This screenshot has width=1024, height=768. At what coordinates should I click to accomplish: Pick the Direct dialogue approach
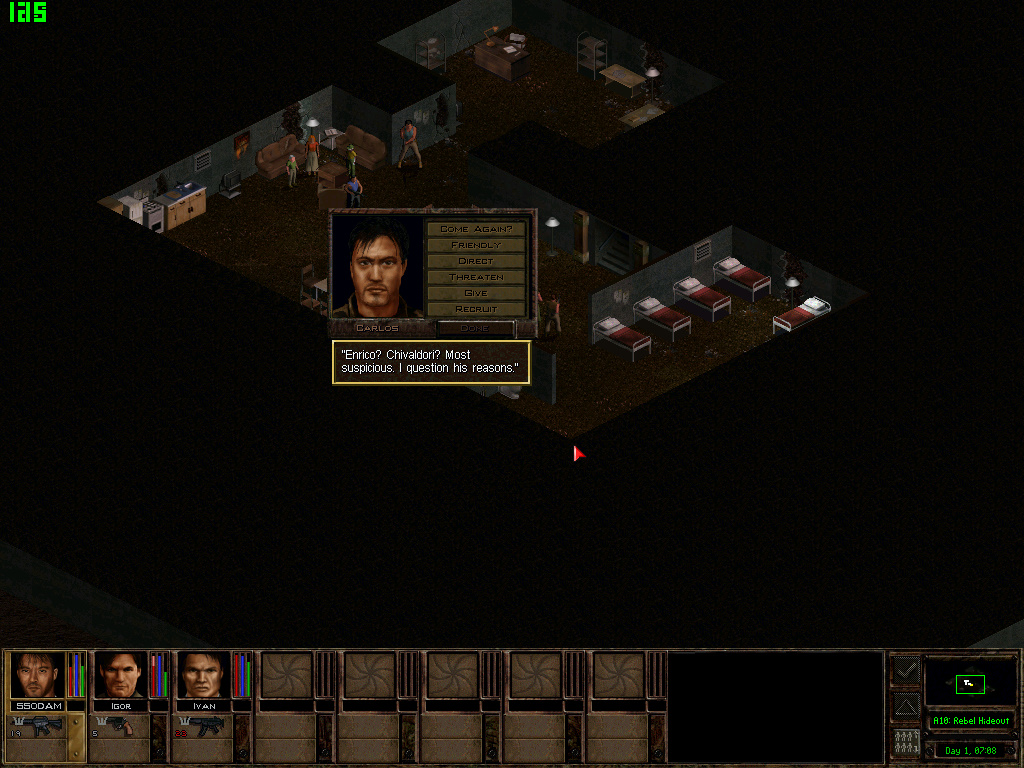tap(476, 261)
